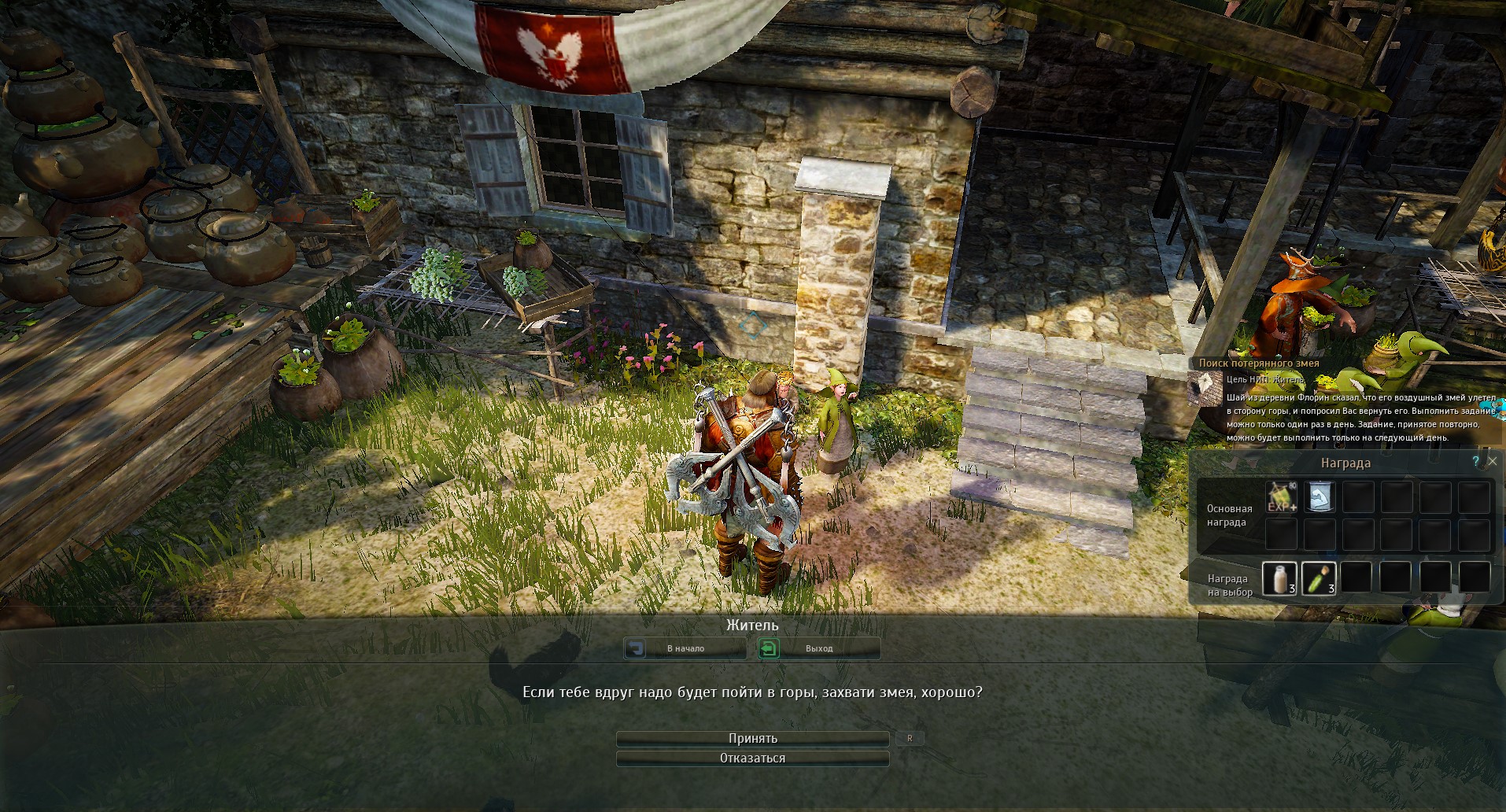Inspect the flexed arm strength reward icon

1320,497
